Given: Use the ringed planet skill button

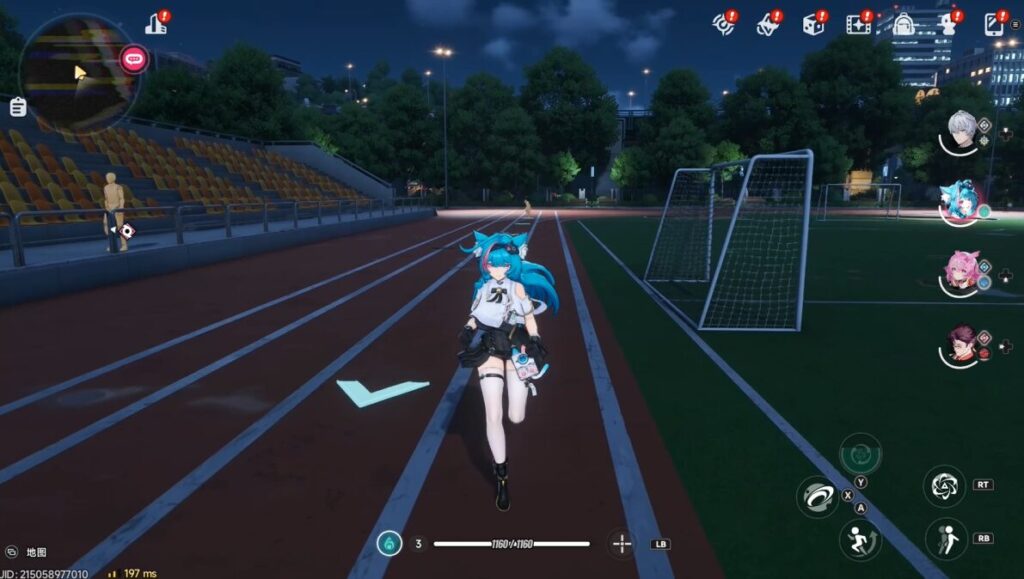Looking at the screenshot, I should point(817,496).
